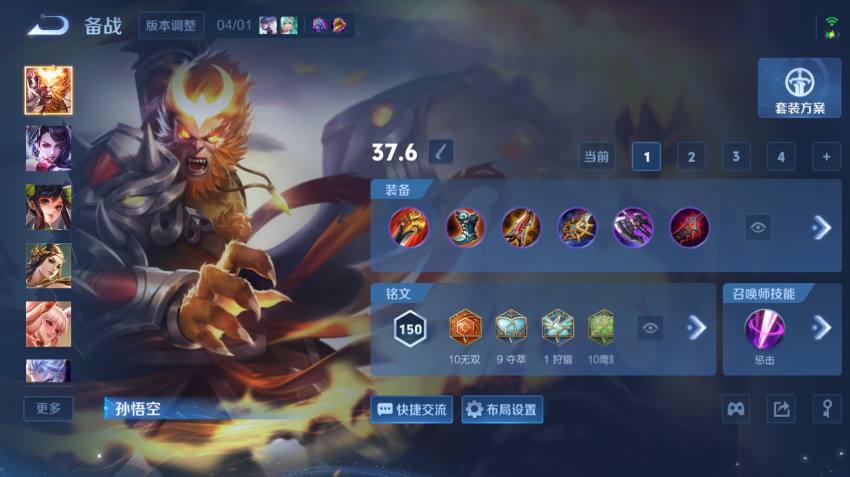850x477 pixels.
Task: Switch to preset tab number 4
Action: click(x=781, y=157)
